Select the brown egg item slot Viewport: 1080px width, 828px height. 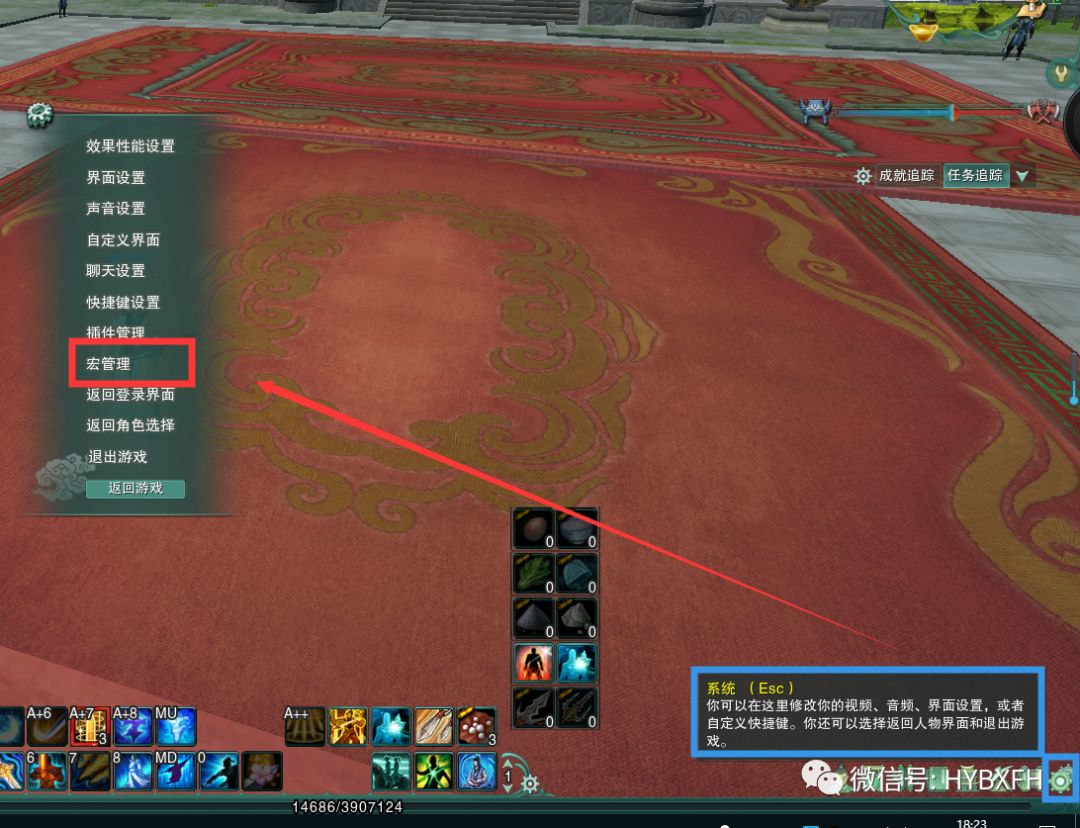click(x=534, y=528)
